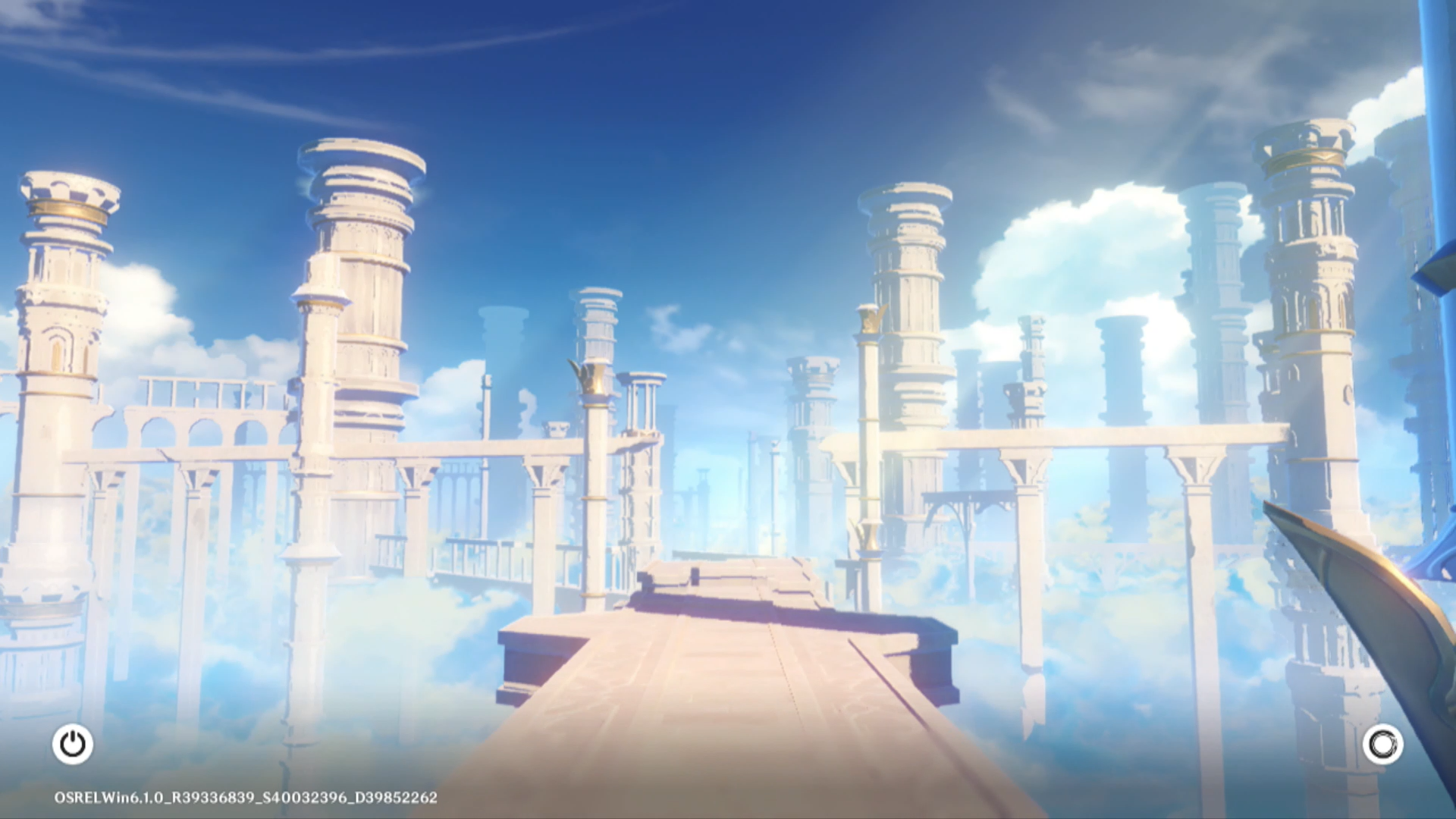This screenshot has width=1456, height=819.
Task: Open the circular ring icon button
Action: click(1382, 744)
